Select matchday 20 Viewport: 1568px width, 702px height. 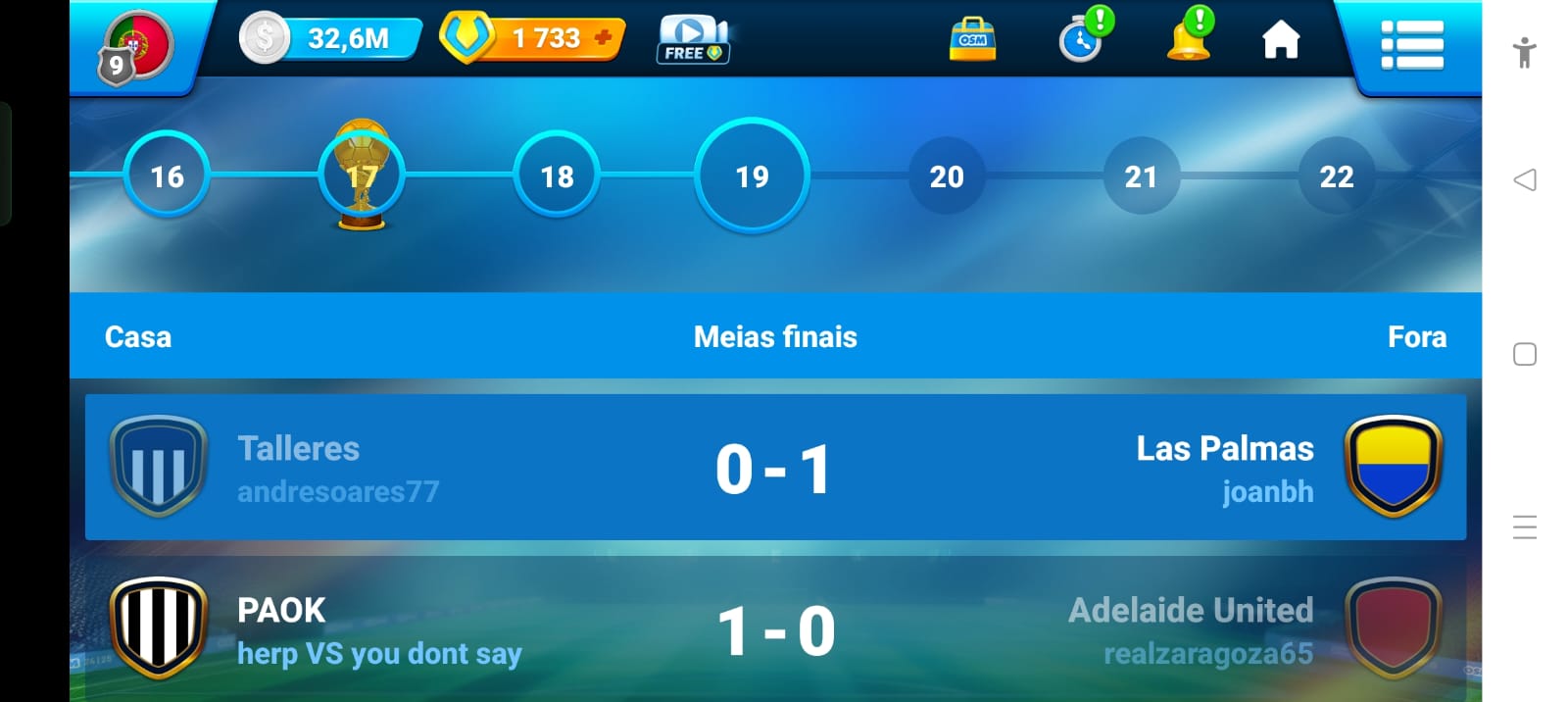click(x=947, y=176)
